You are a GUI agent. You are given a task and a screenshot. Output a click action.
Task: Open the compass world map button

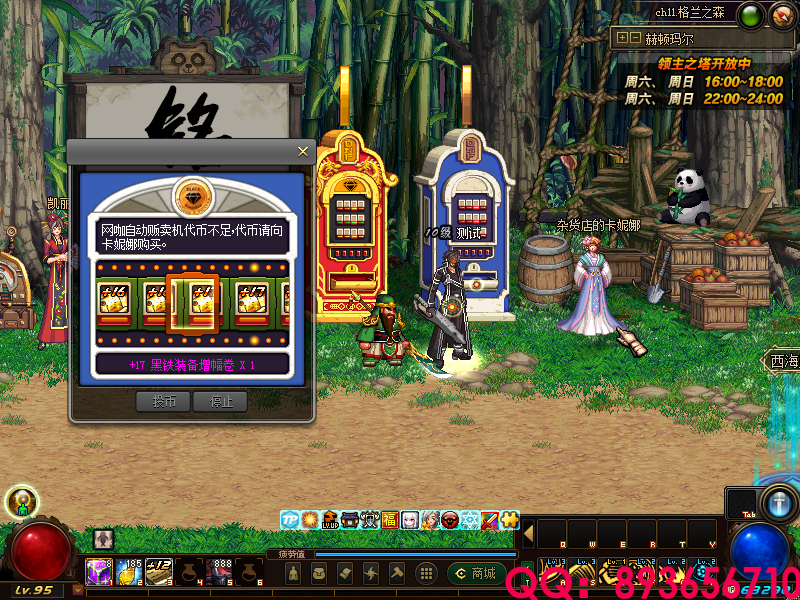782,15
